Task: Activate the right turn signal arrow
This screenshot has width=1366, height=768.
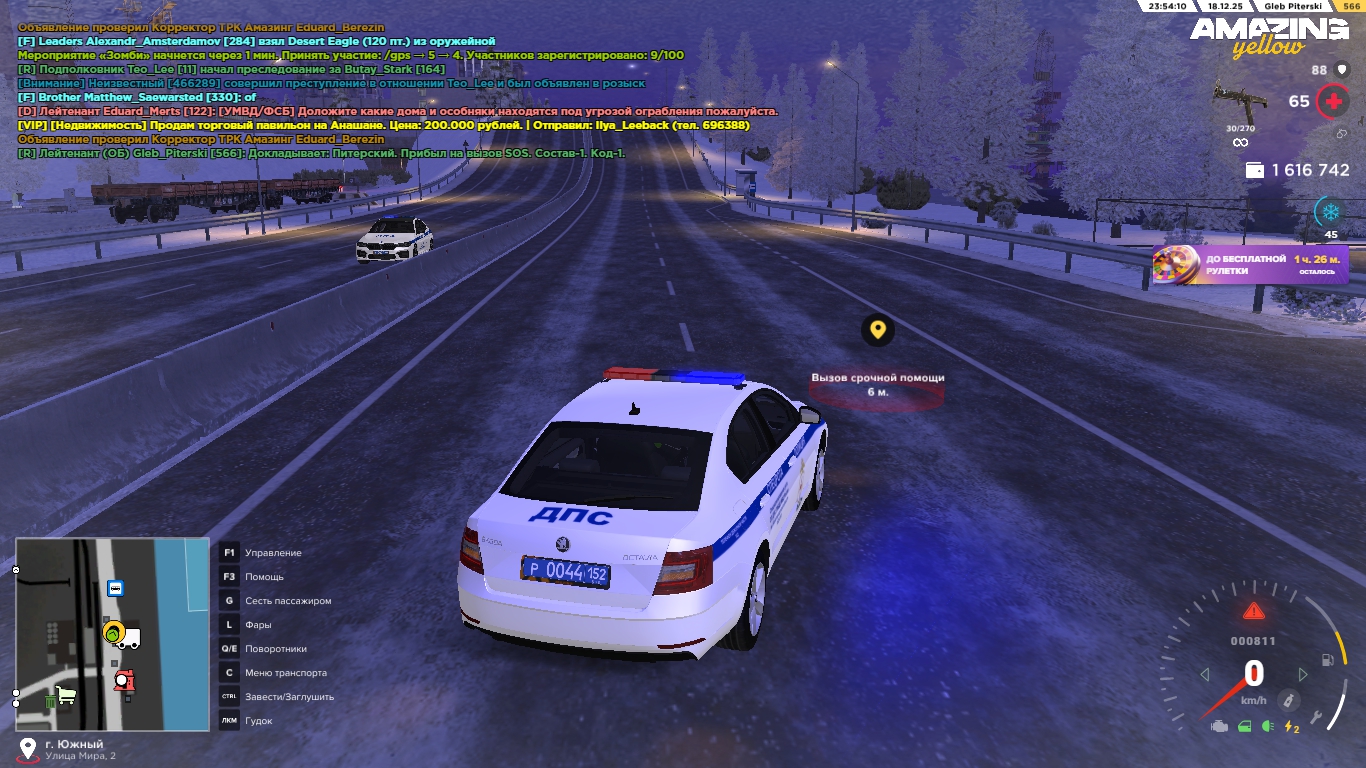Action: tap(1302, 675)
